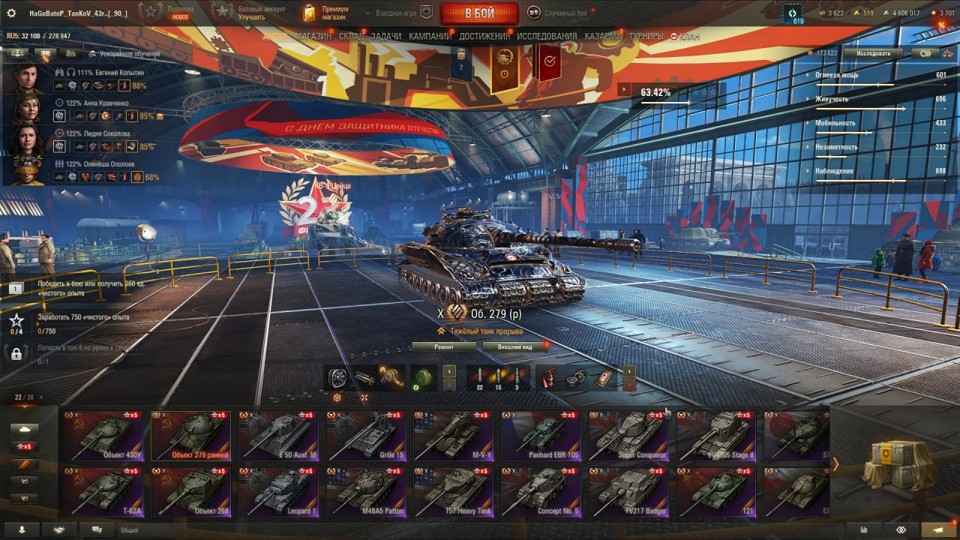Click the Ремонт repair button
The width and height of the screenshot is (960, 540).
click(x=443, y=346)
